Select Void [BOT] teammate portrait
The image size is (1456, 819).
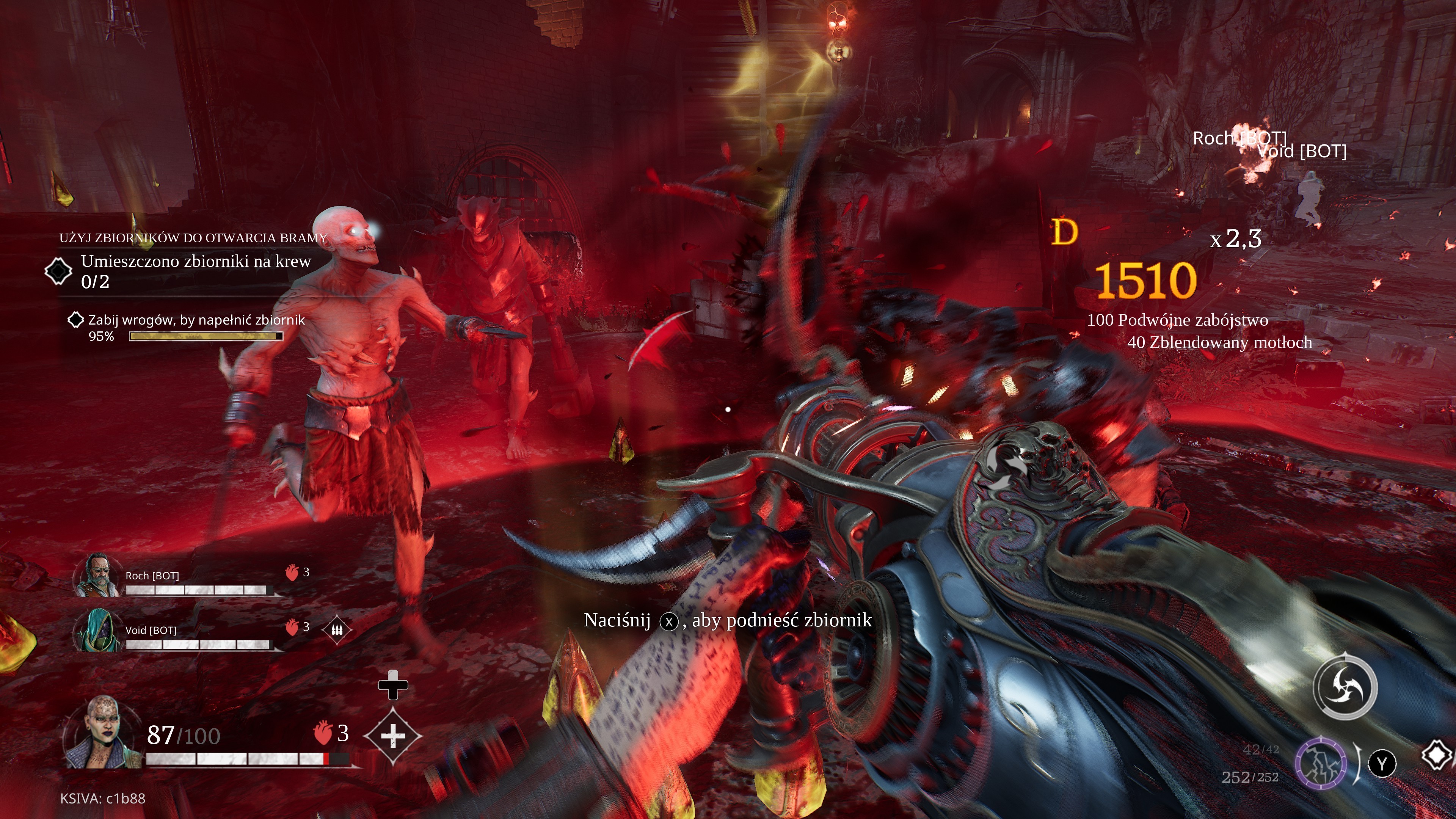(x=98, y=630)
